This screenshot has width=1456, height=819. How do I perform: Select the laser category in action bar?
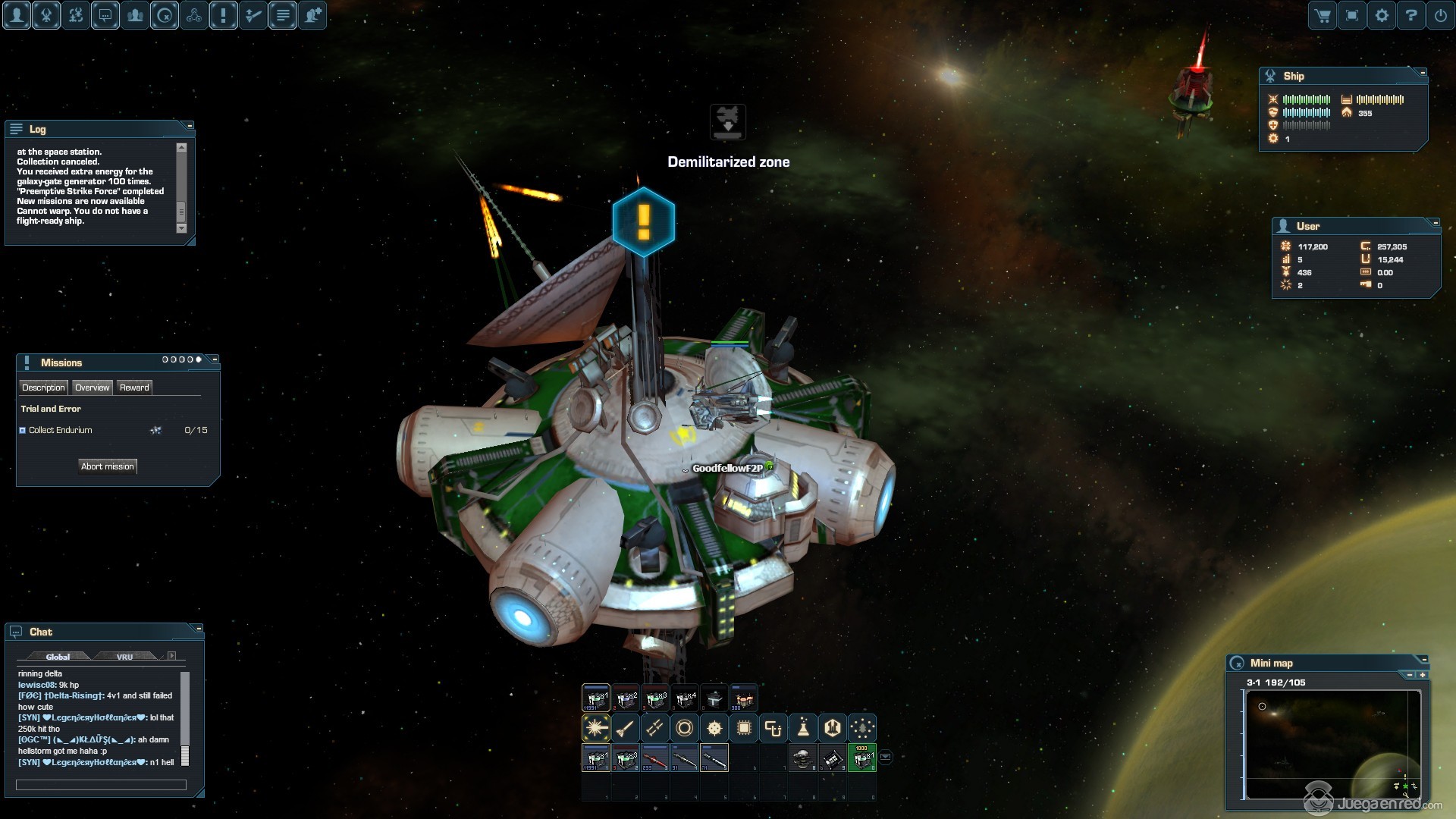point(595,728)
